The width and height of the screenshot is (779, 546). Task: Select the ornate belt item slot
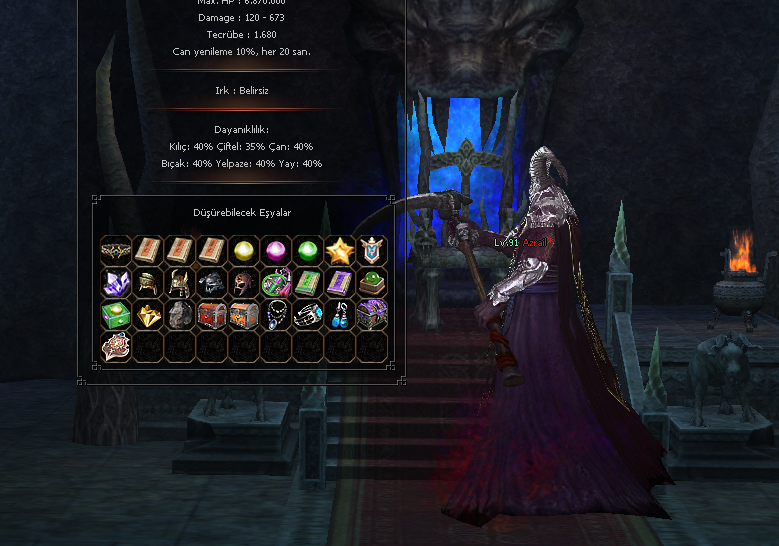[116, 250]
